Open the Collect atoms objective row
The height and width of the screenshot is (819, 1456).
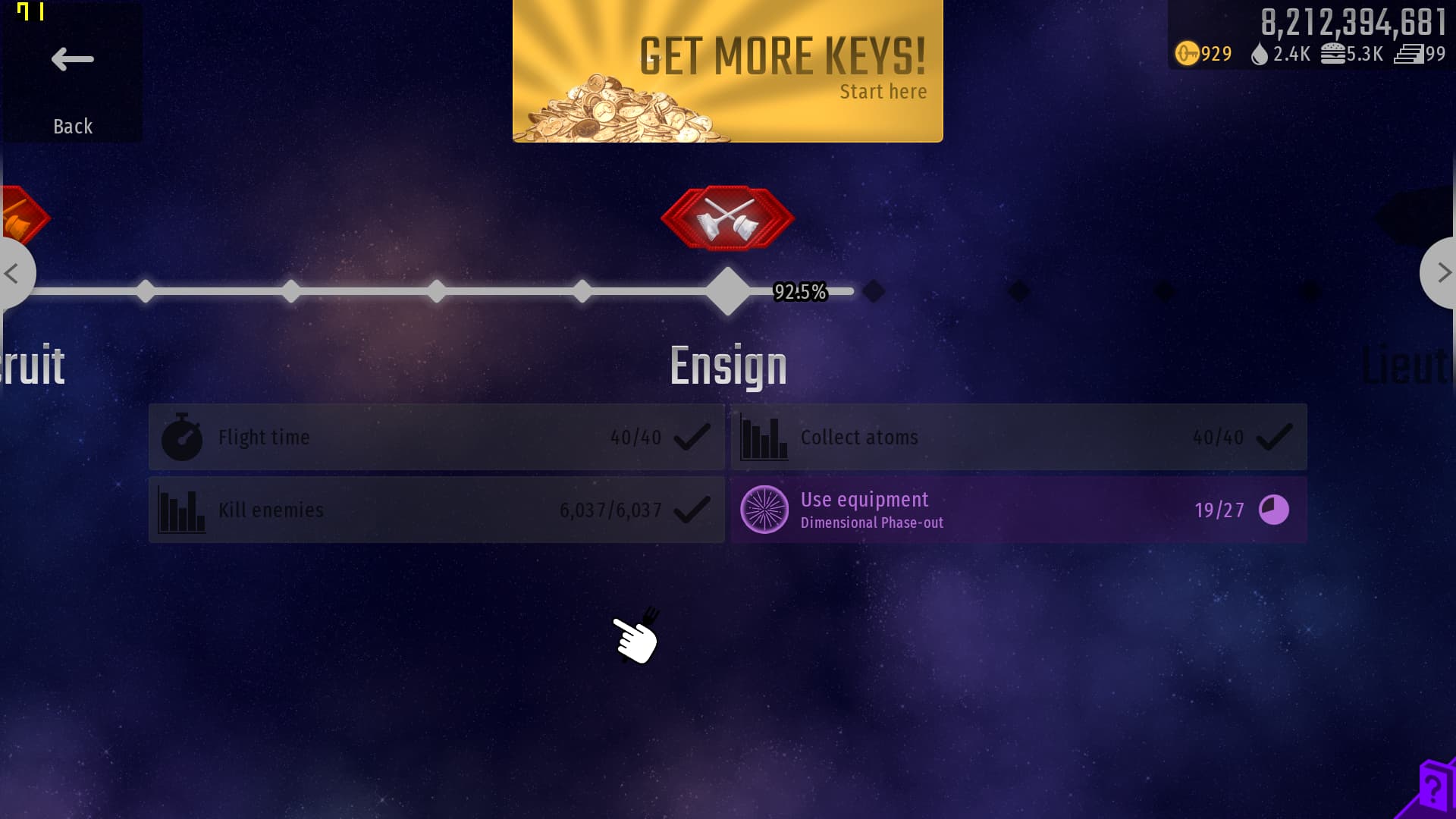[x=1018, y=437]
